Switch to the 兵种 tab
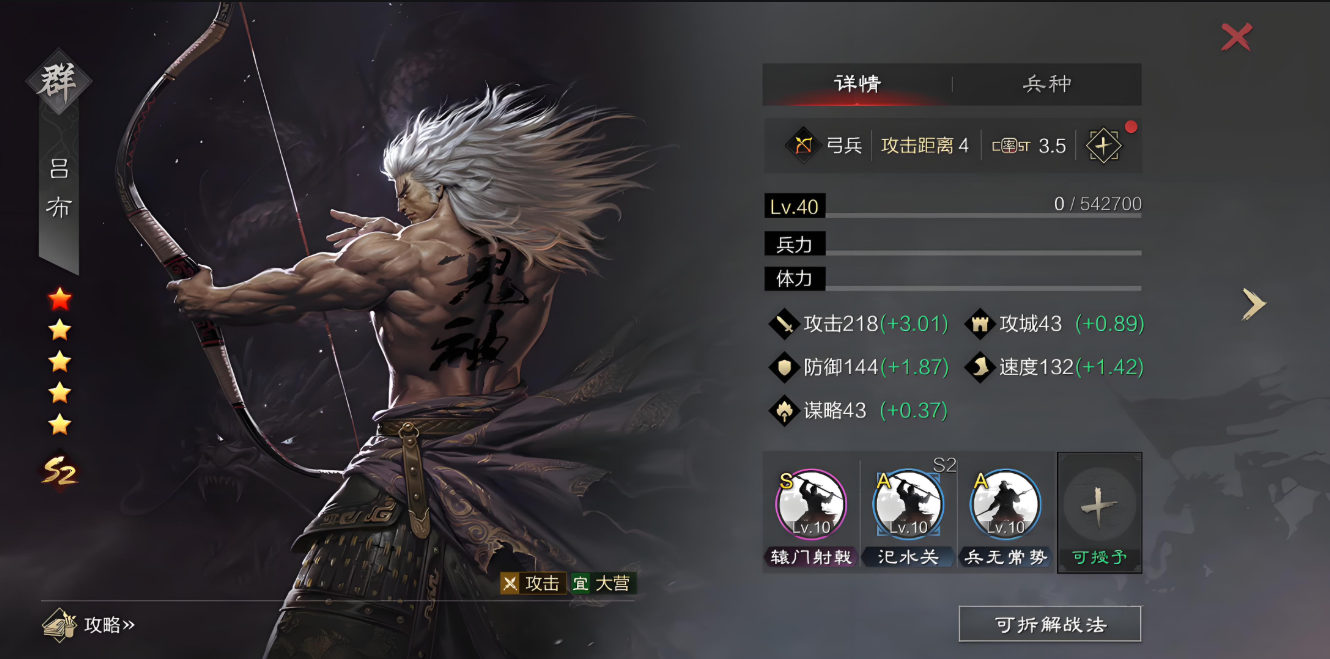1330x659 pixels. coord(1047,84)
